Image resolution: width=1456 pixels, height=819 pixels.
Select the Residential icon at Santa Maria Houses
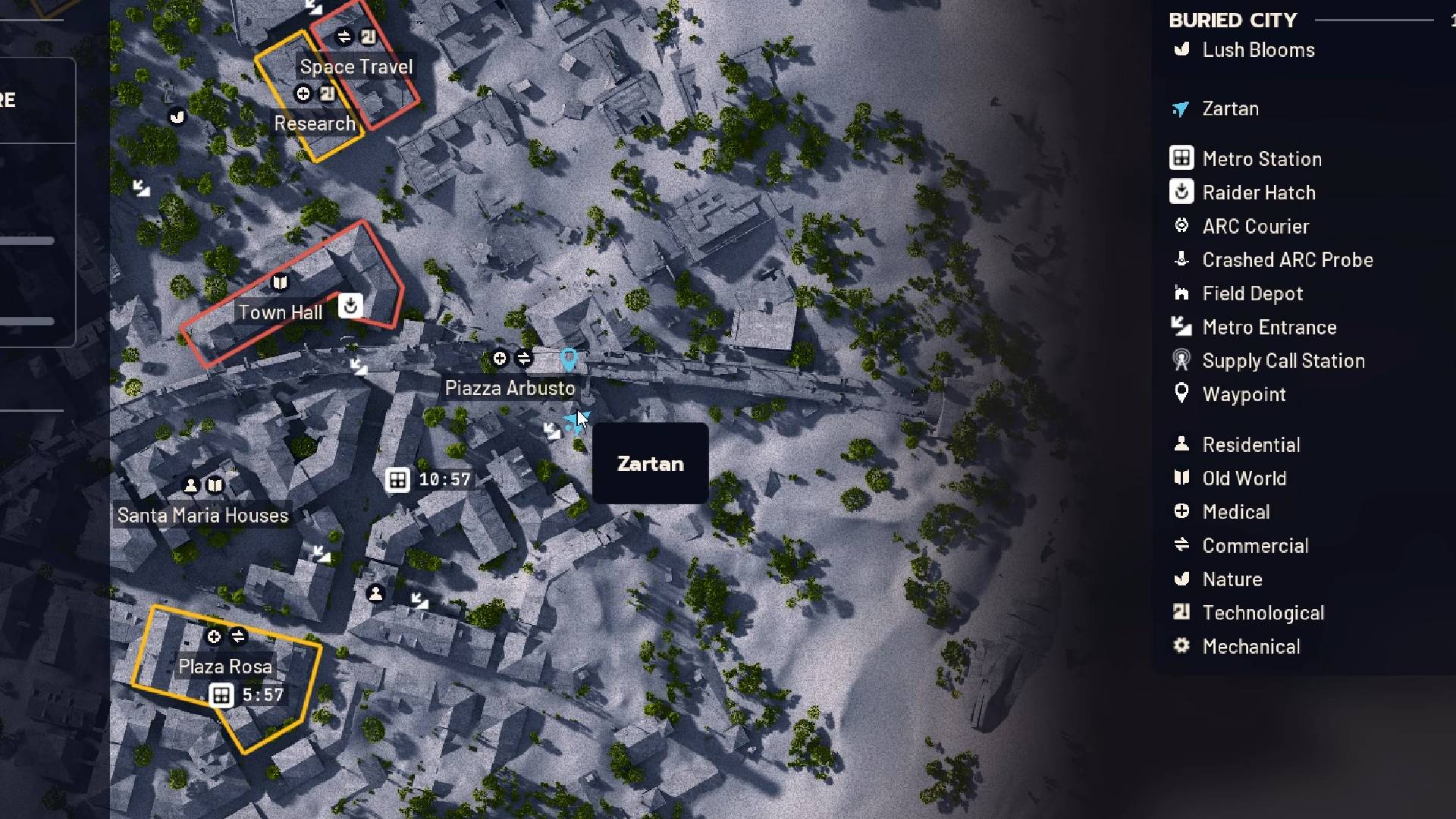191,486
